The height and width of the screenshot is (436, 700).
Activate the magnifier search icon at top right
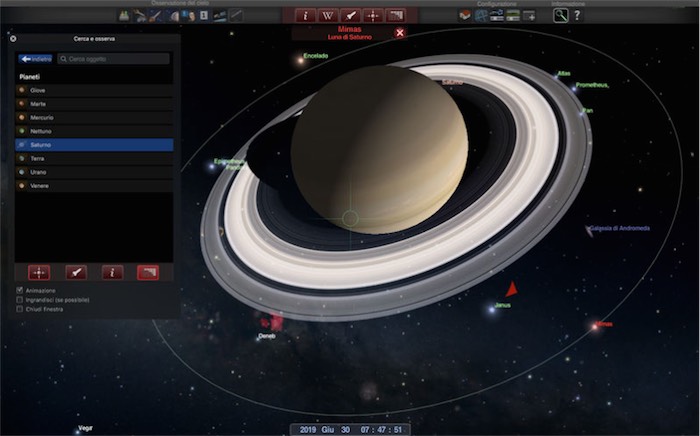pyautogui.click(x=561, y=15)
